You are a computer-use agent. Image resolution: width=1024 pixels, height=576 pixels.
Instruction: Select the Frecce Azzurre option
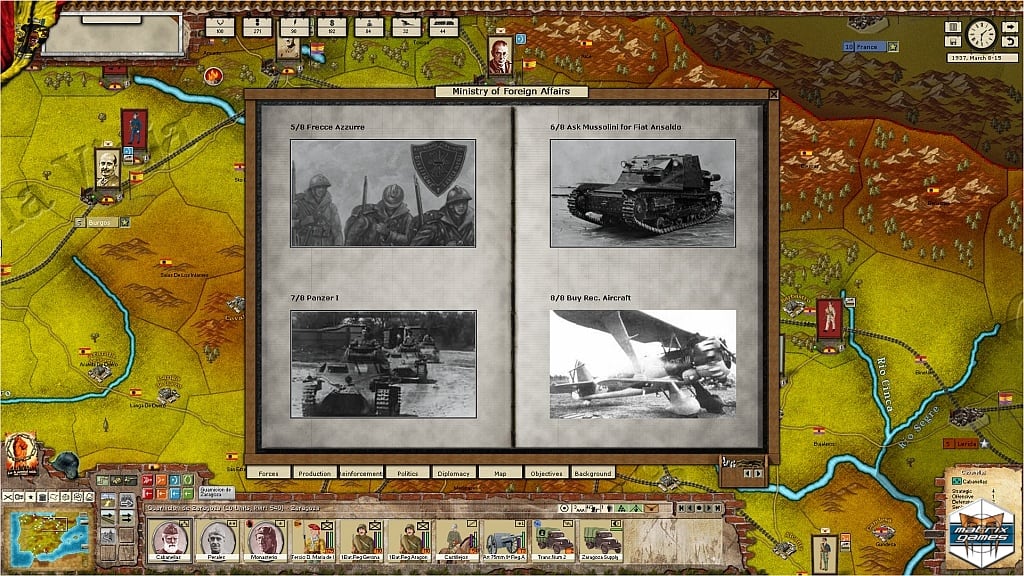[x=383, y=193]
